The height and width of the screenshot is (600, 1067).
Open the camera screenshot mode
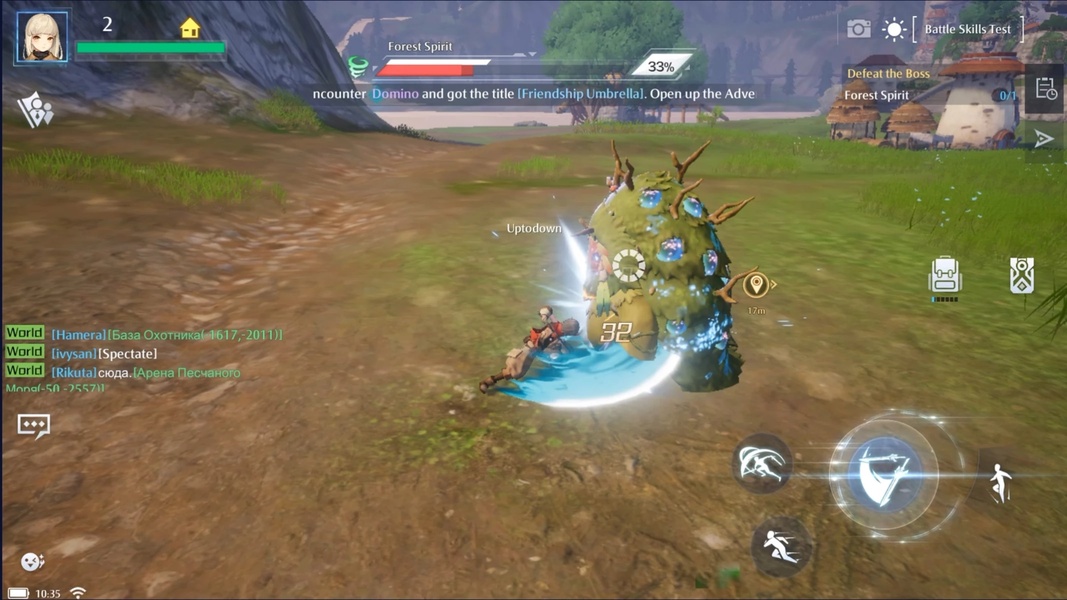(x=858, y=29)
